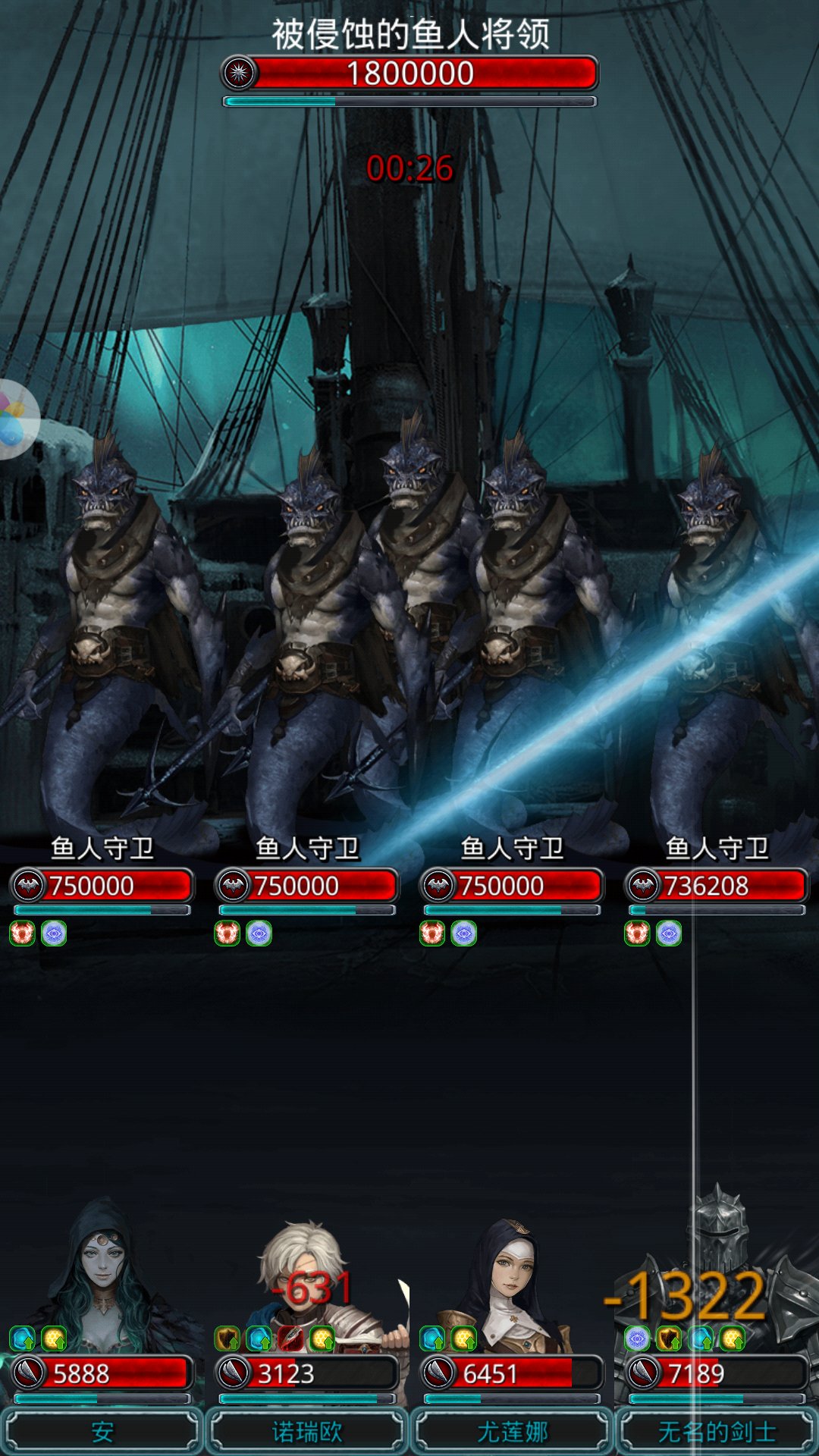The width and height of the screenshot is (819, 1456).
Task: Open the floating colorful bubble overlay
Action: 14,419
